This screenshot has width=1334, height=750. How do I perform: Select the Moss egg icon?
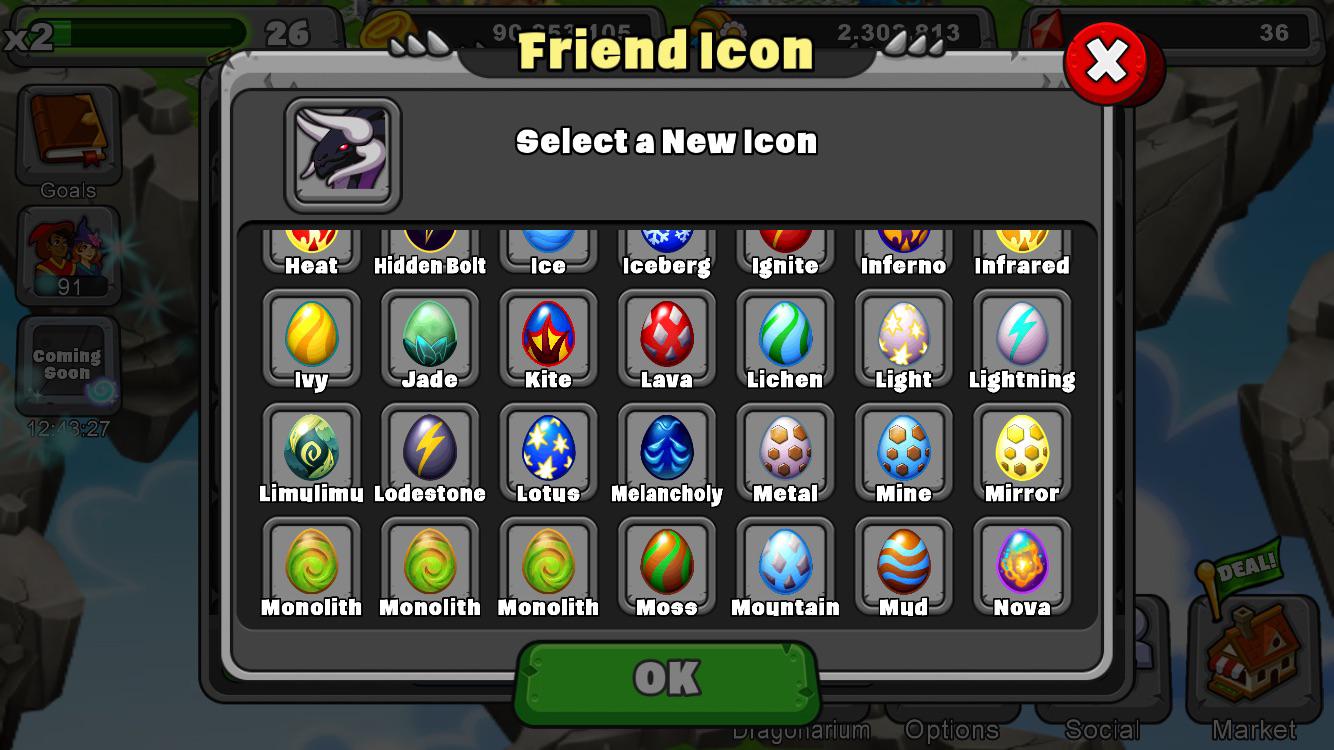pos(667,563)
